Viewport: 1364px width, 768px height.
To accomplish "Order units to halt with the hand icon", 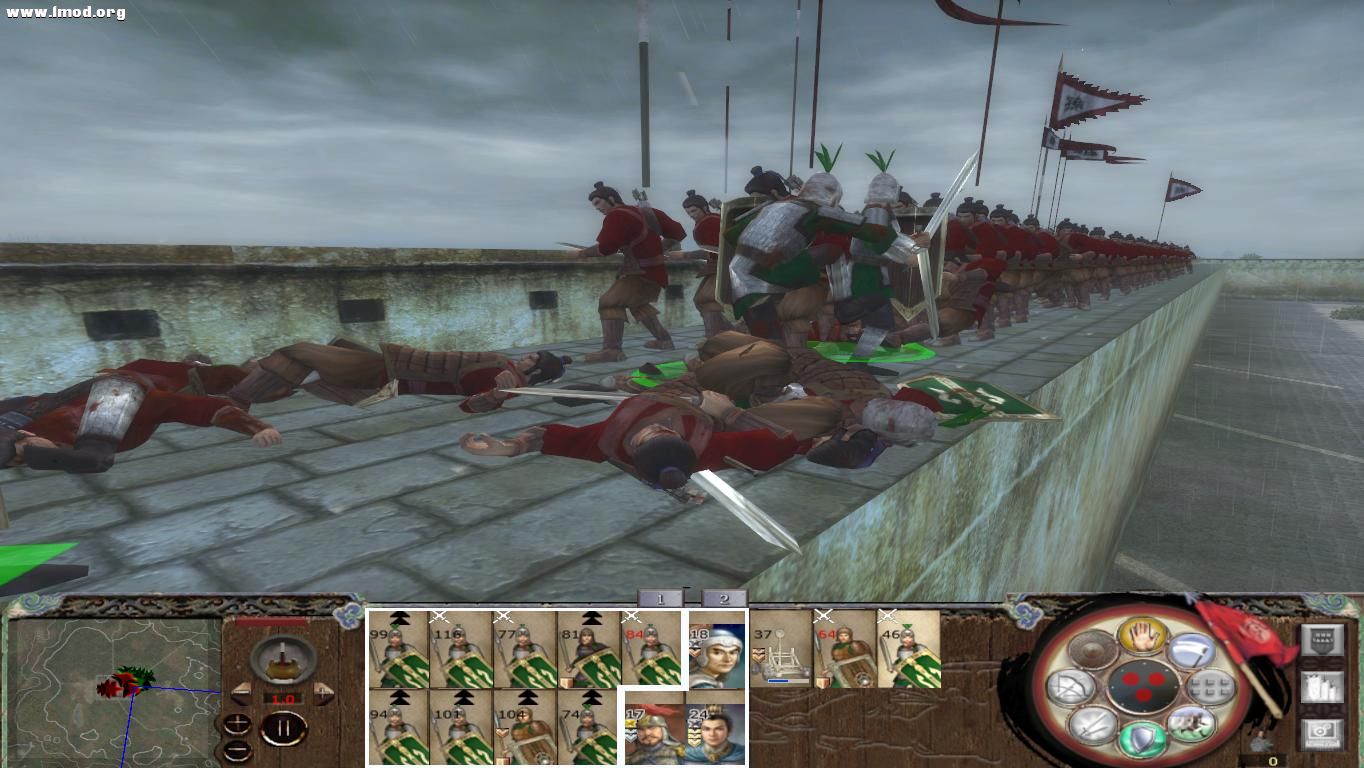I will coord(1143,636).
